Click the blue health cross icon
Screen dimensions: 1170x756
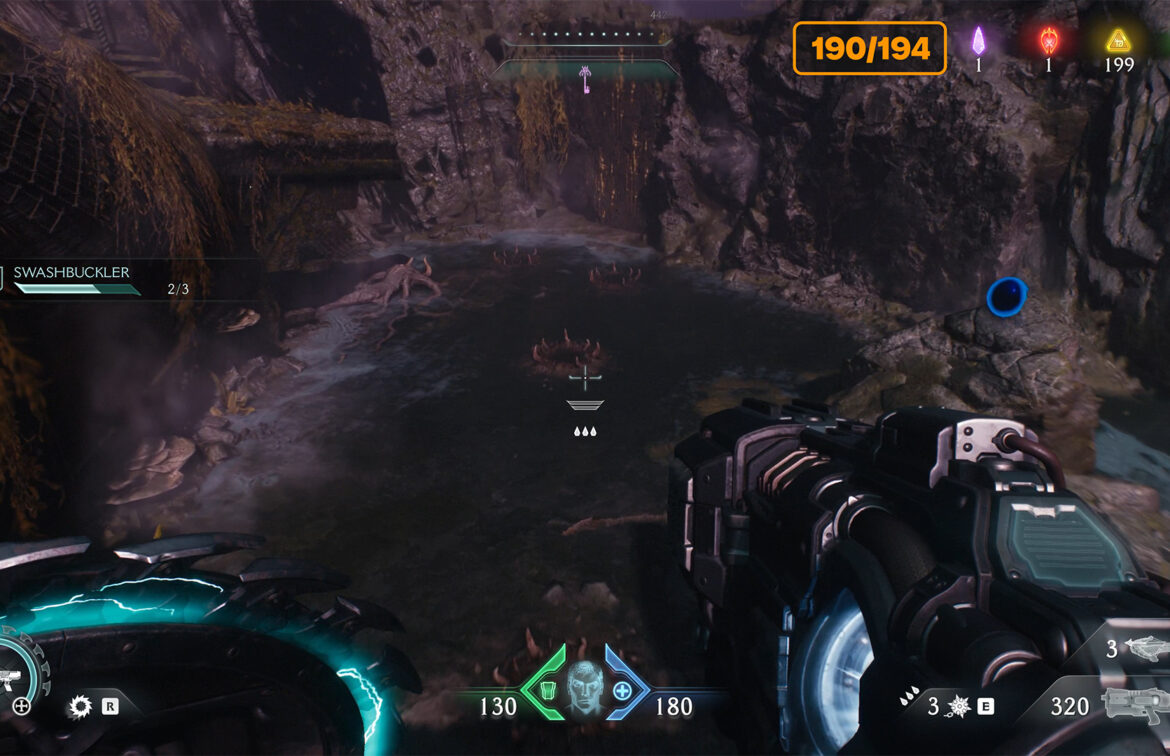[x=622, y=690]
